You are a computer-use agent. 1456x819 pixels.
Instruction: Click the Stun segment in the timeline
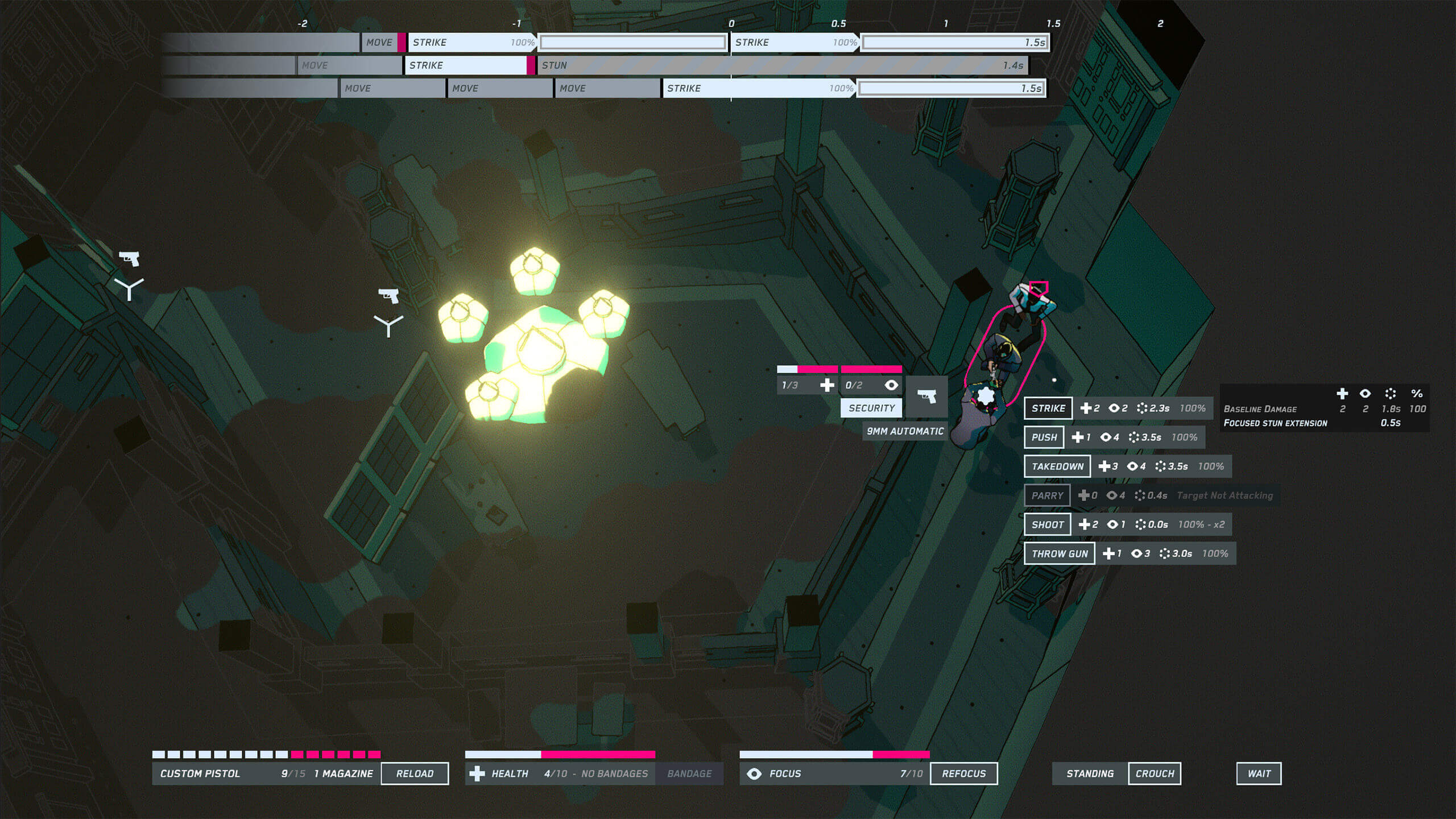click(x=781, y=65)
